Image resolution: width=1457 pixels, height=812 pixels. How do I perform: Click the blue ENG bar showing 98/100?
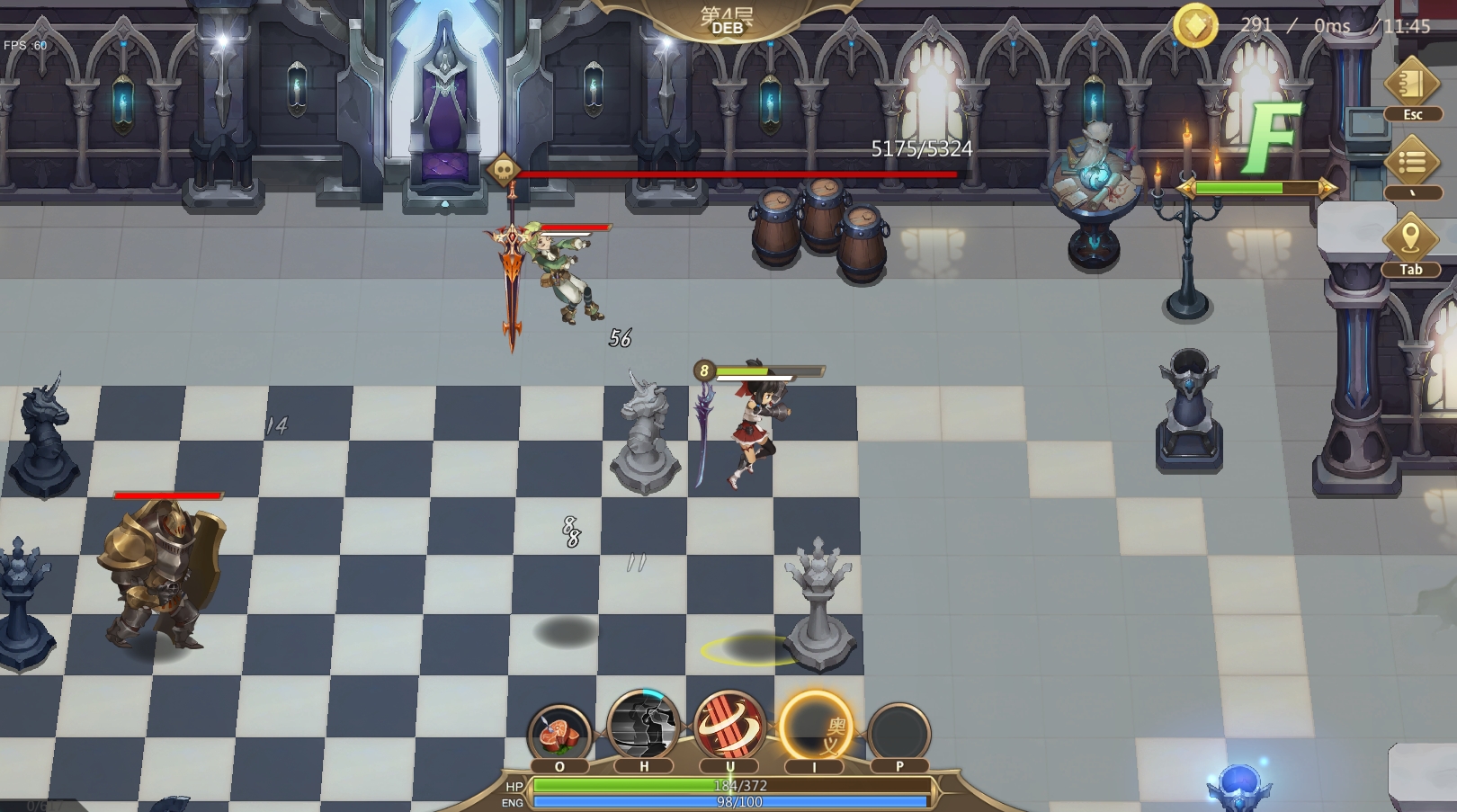730,801
